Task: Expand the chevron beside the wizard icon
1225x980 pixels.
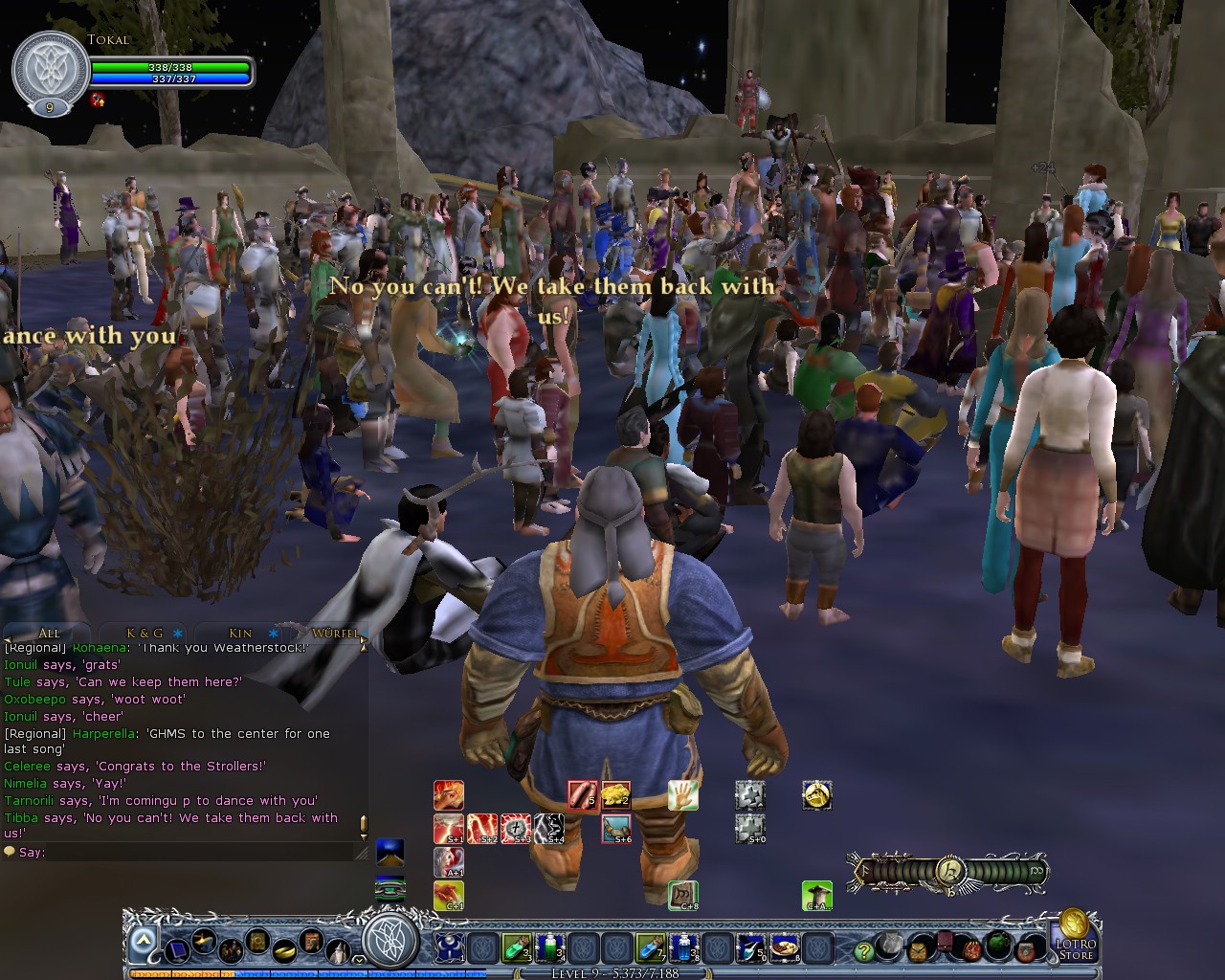Action: pyautogui.click(x=358, y=960)
